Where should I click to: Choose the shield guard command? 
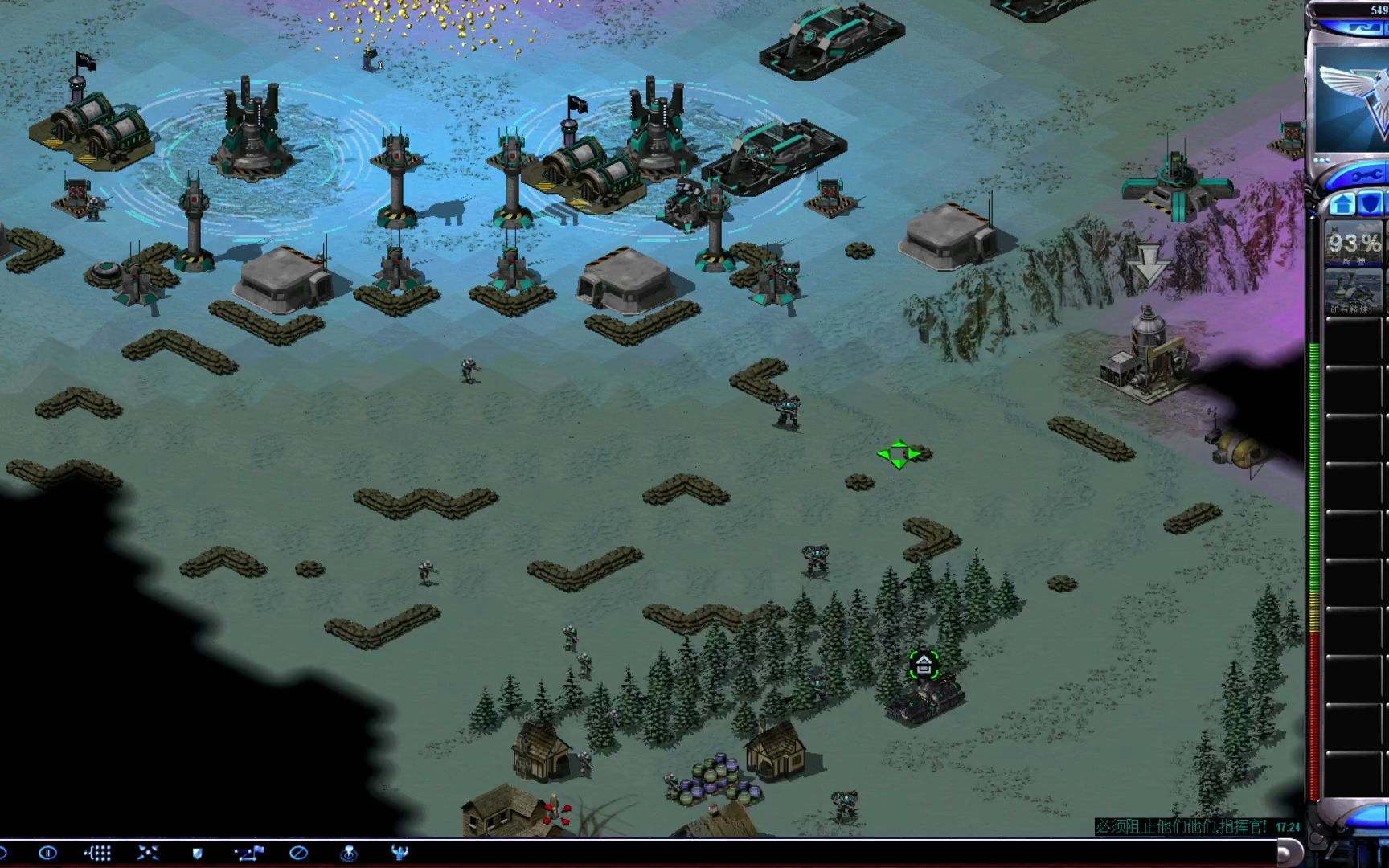pos(198,853)
